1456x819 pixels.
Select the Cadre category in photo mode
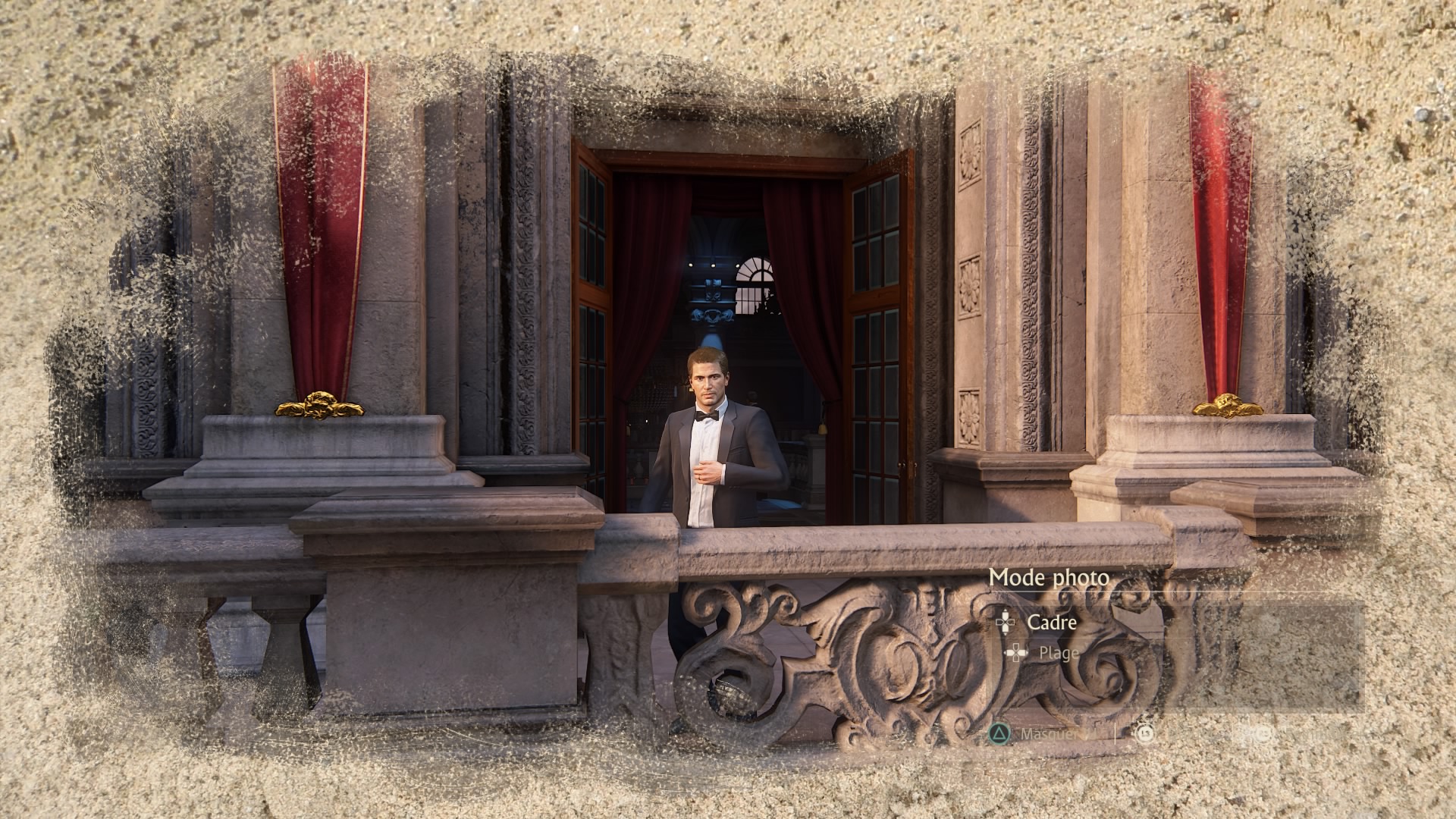coord(1051,623)
